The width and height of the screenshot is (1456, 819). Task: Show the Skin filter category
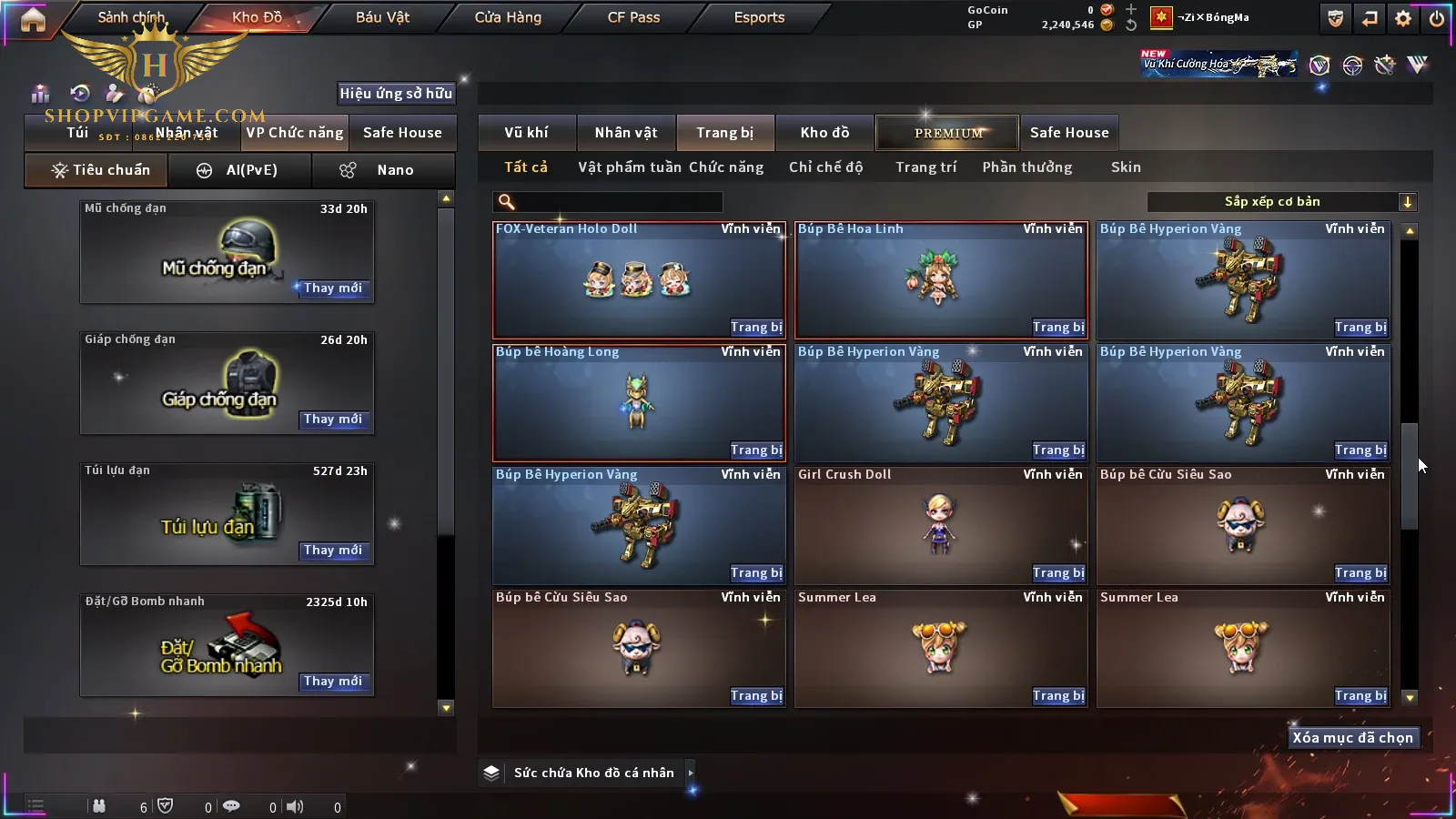(1126, 167)
